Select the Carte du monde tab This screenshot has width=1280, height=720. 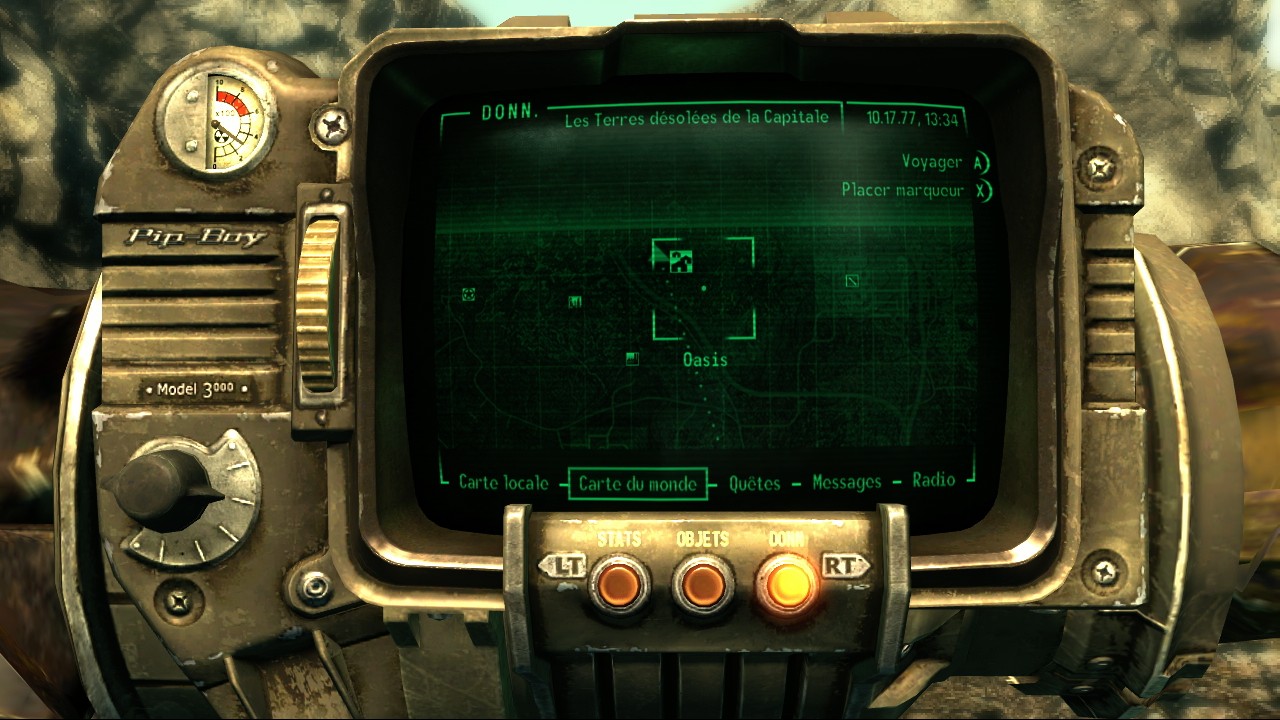click(x=638, y=482)
